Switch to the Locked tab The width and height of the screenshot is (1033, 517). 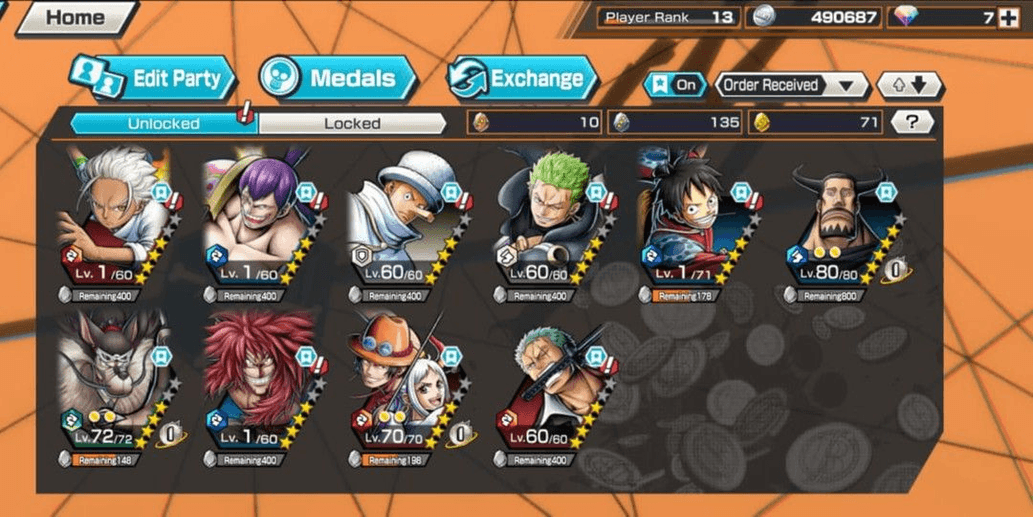click(351, 124)
